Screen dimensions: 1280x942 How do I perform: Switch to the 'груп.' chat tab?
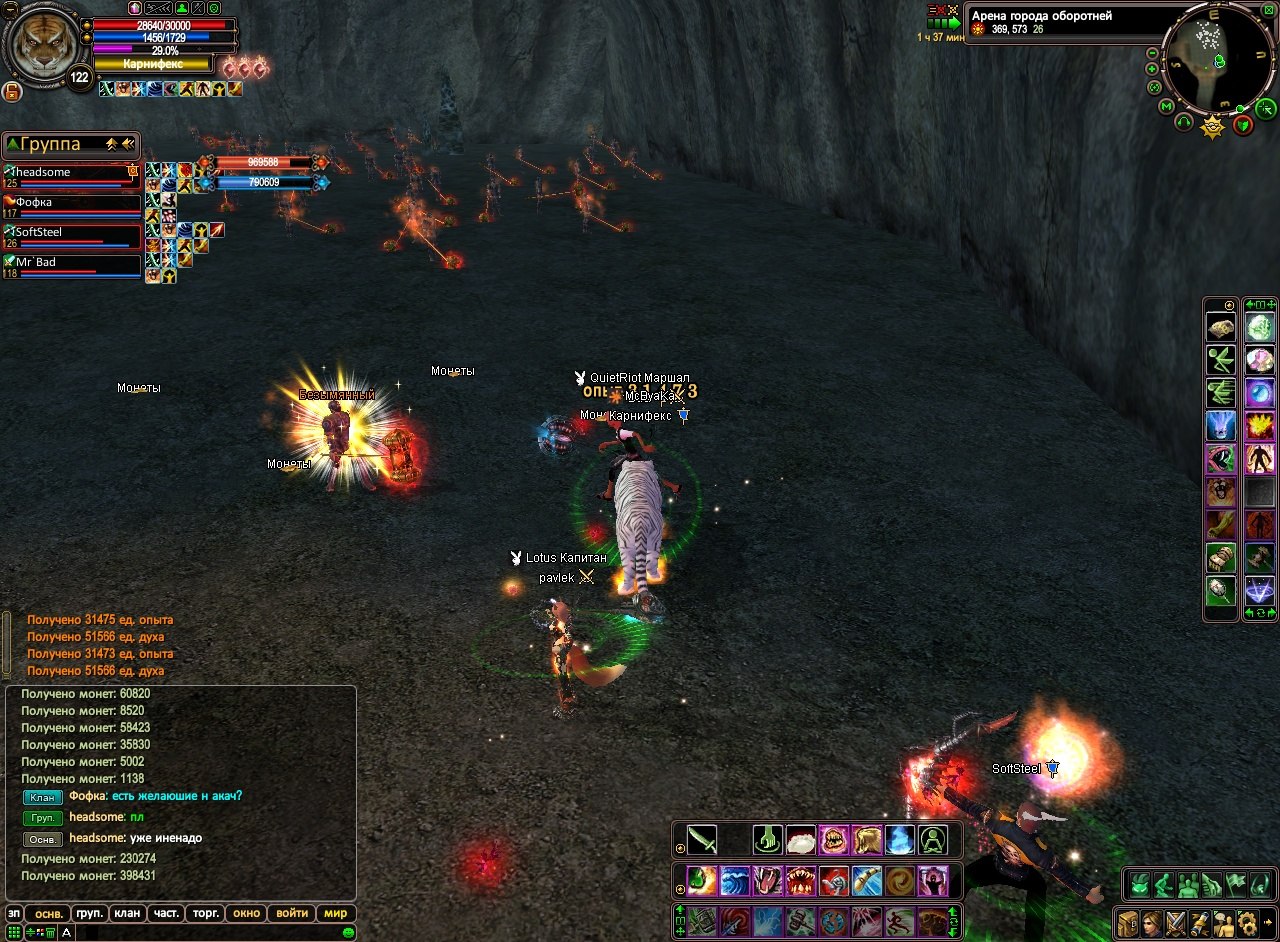tap(90, 913)
